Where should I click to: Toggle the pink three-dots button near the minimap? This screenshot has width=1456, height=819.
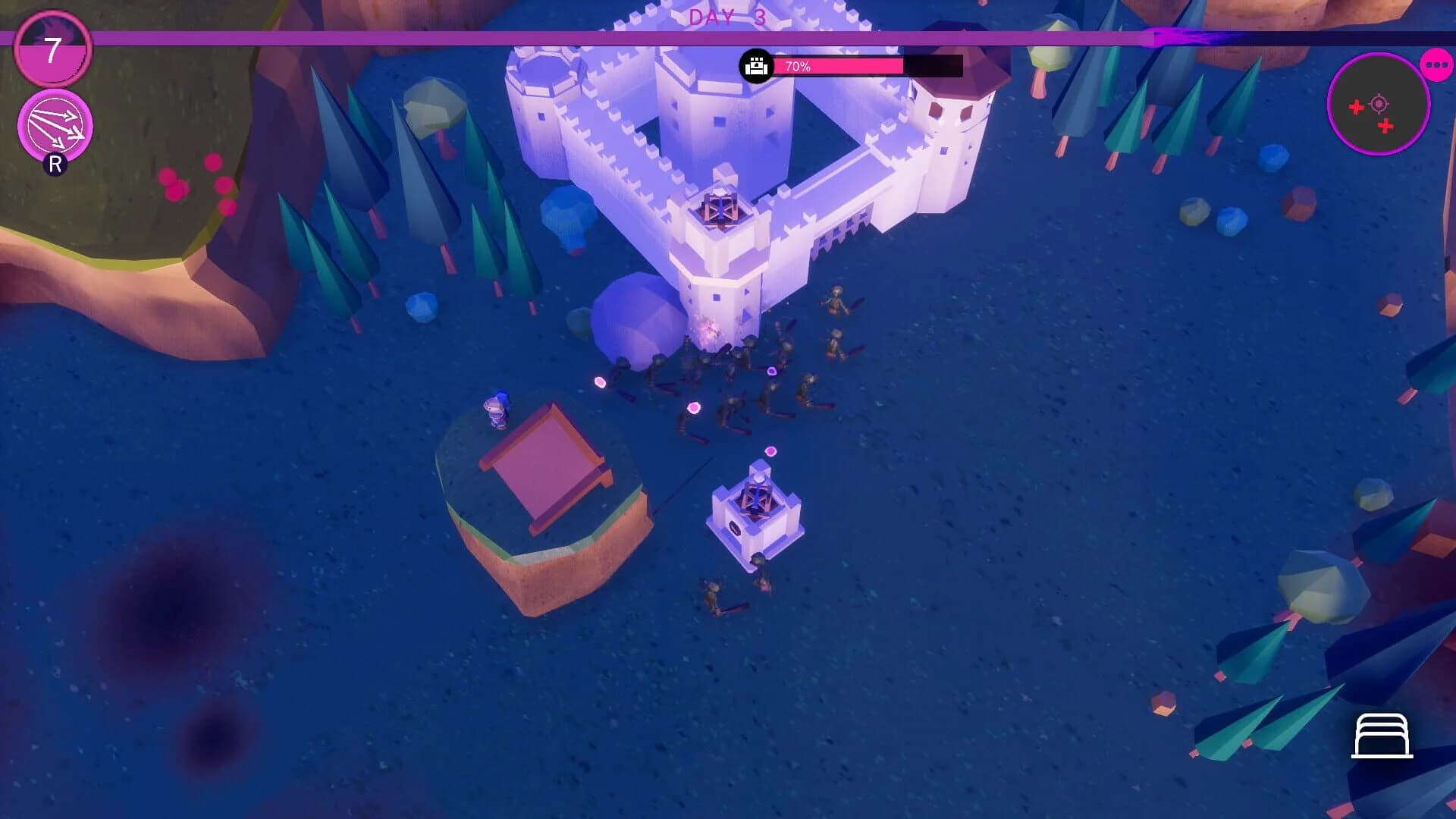coord(1436,64)
